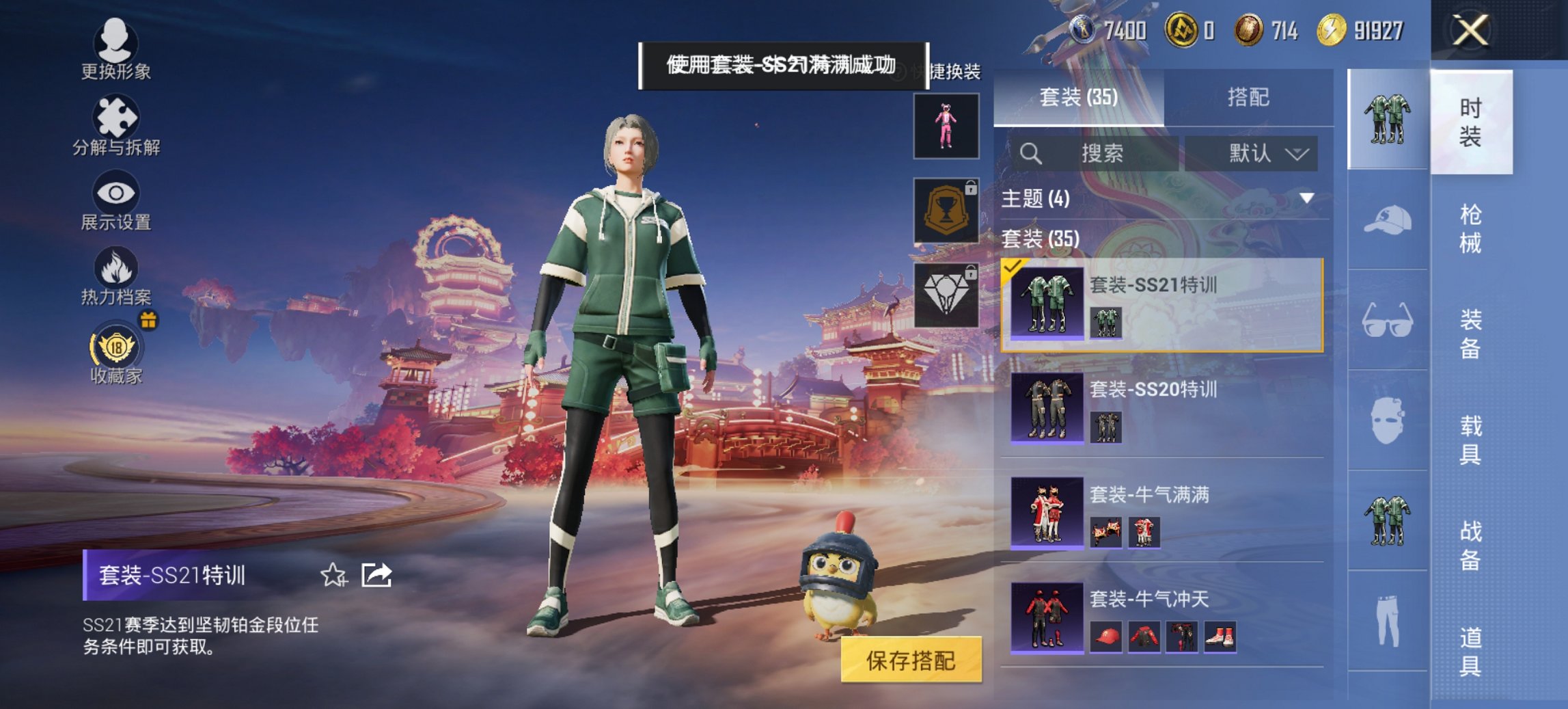The image size is (1568, 709).
Task: Open the 默认 sort dropdown
Action: point(1264,153)
